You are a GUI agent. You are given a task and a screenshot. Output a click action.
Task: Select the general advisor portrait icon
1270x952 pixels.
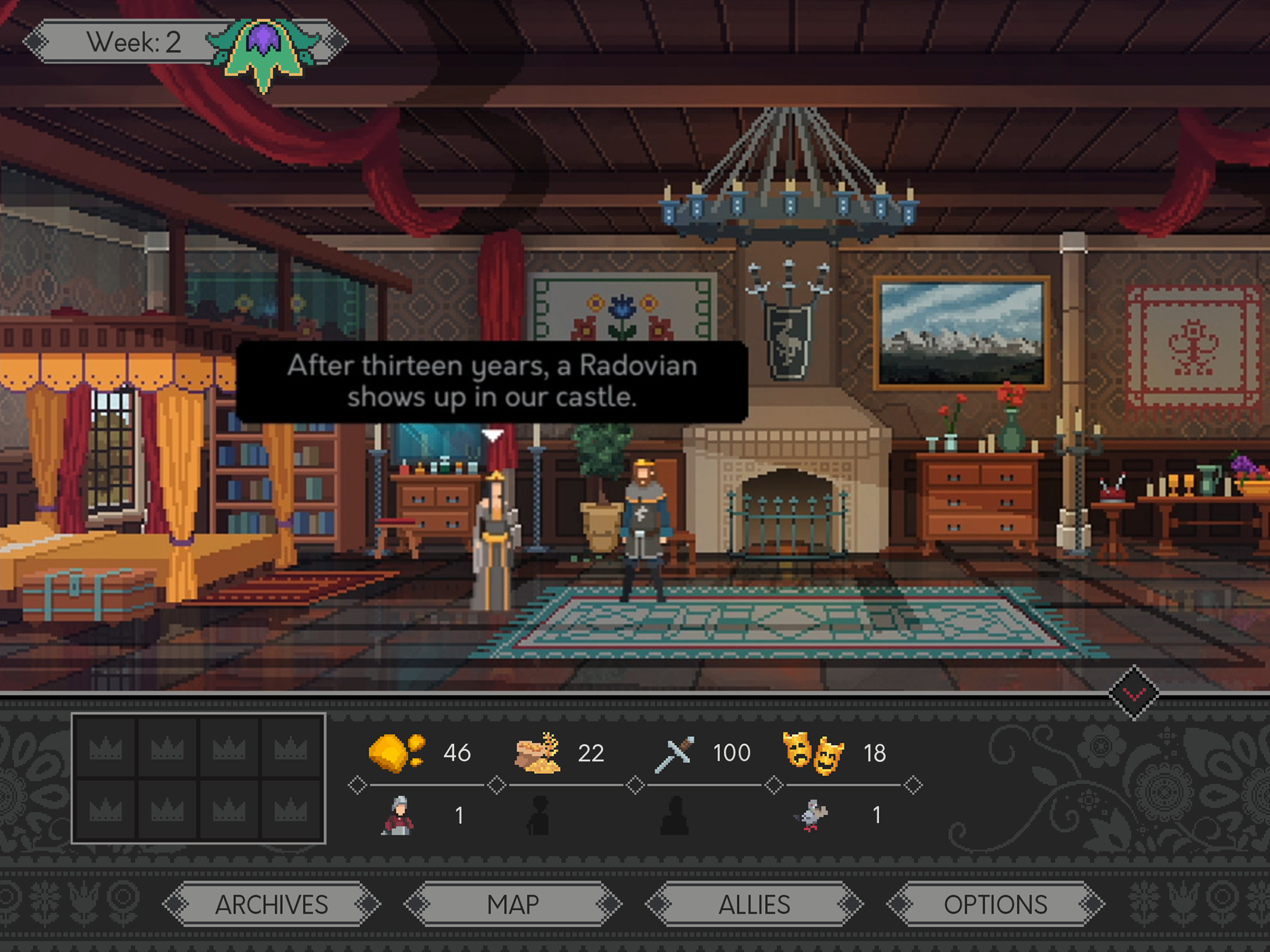pos(397,815)
